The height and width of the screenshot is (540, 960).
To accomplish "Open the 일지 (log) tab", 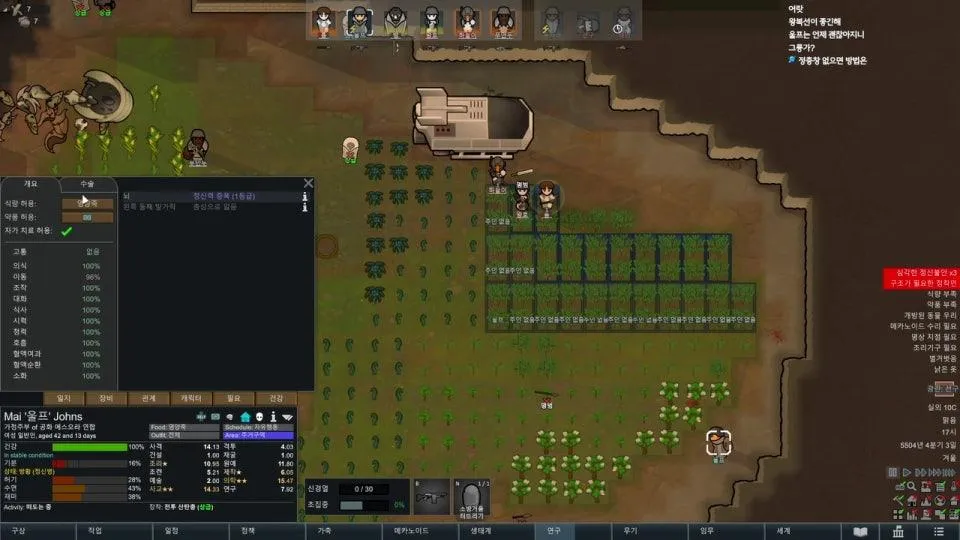I will (64, 398).
